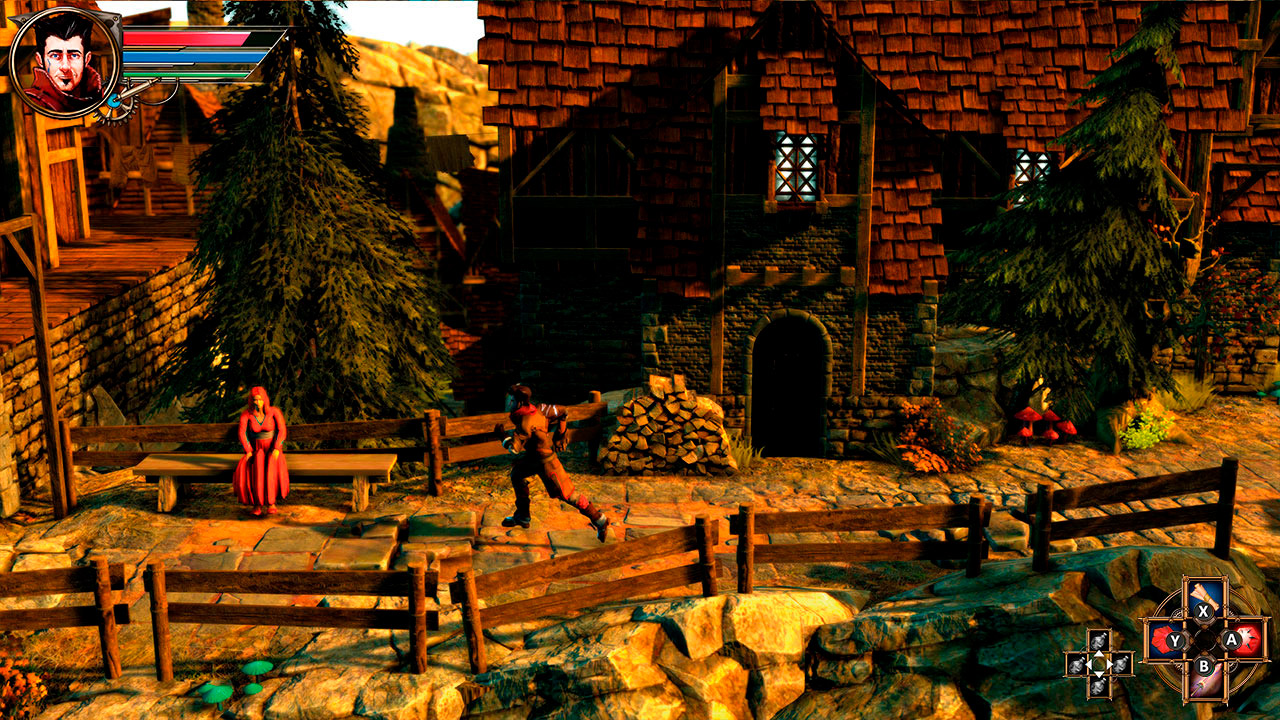Click the right arrow in the d-pad center

tap(1108, 663)
